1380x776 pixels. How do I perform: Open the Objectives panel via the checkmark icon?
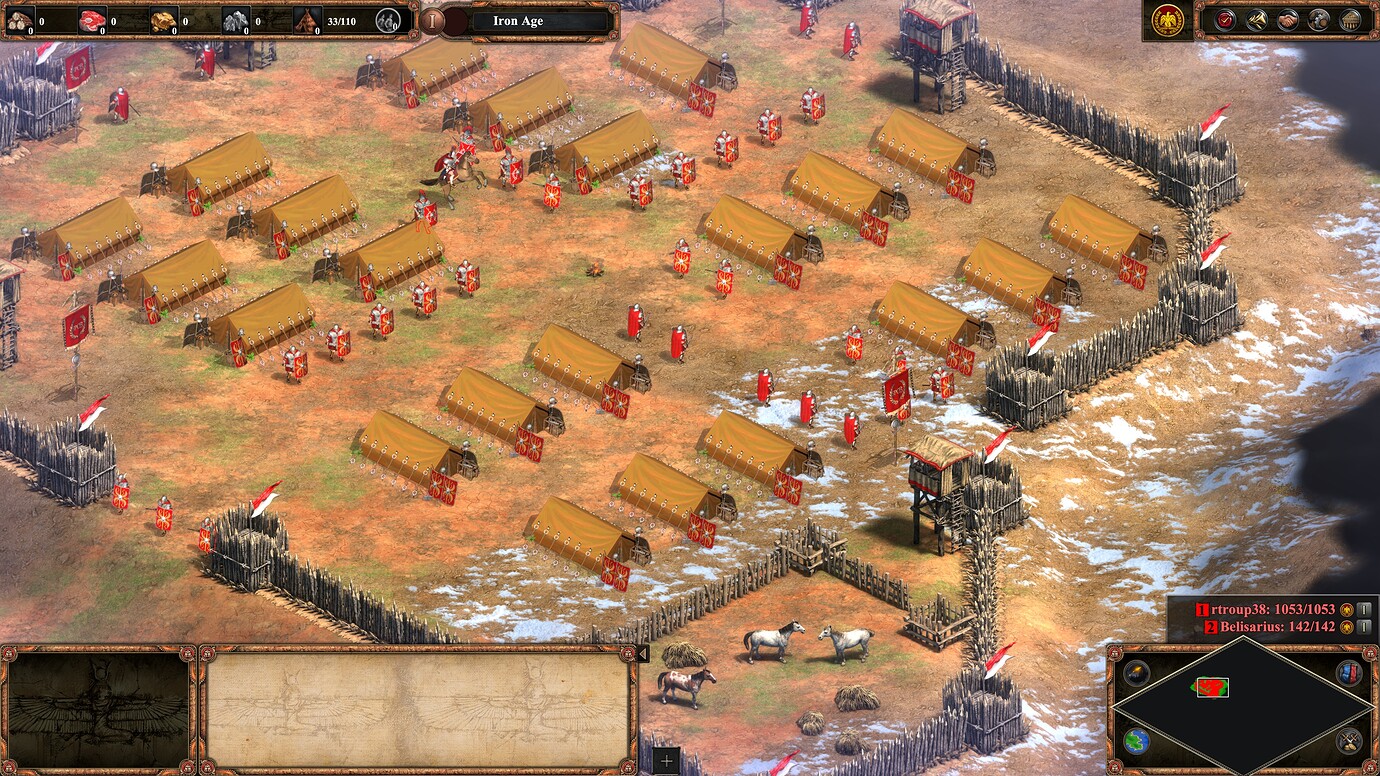(x=1225, y=19)
